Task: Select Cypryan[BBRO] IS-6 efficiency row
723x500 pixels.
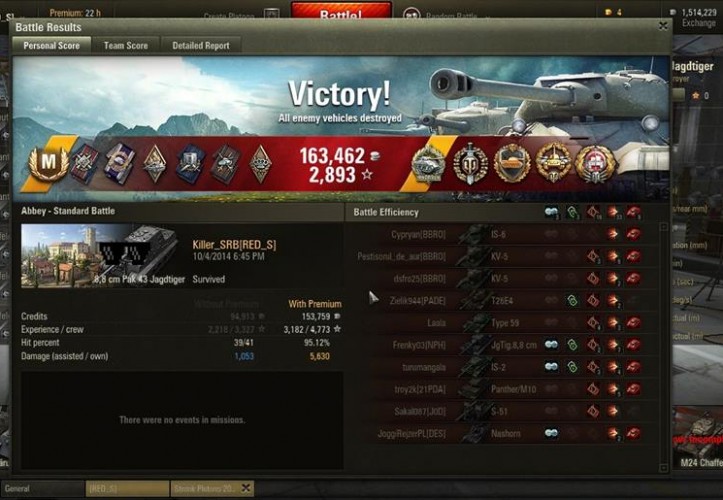Action: point(500,235)
